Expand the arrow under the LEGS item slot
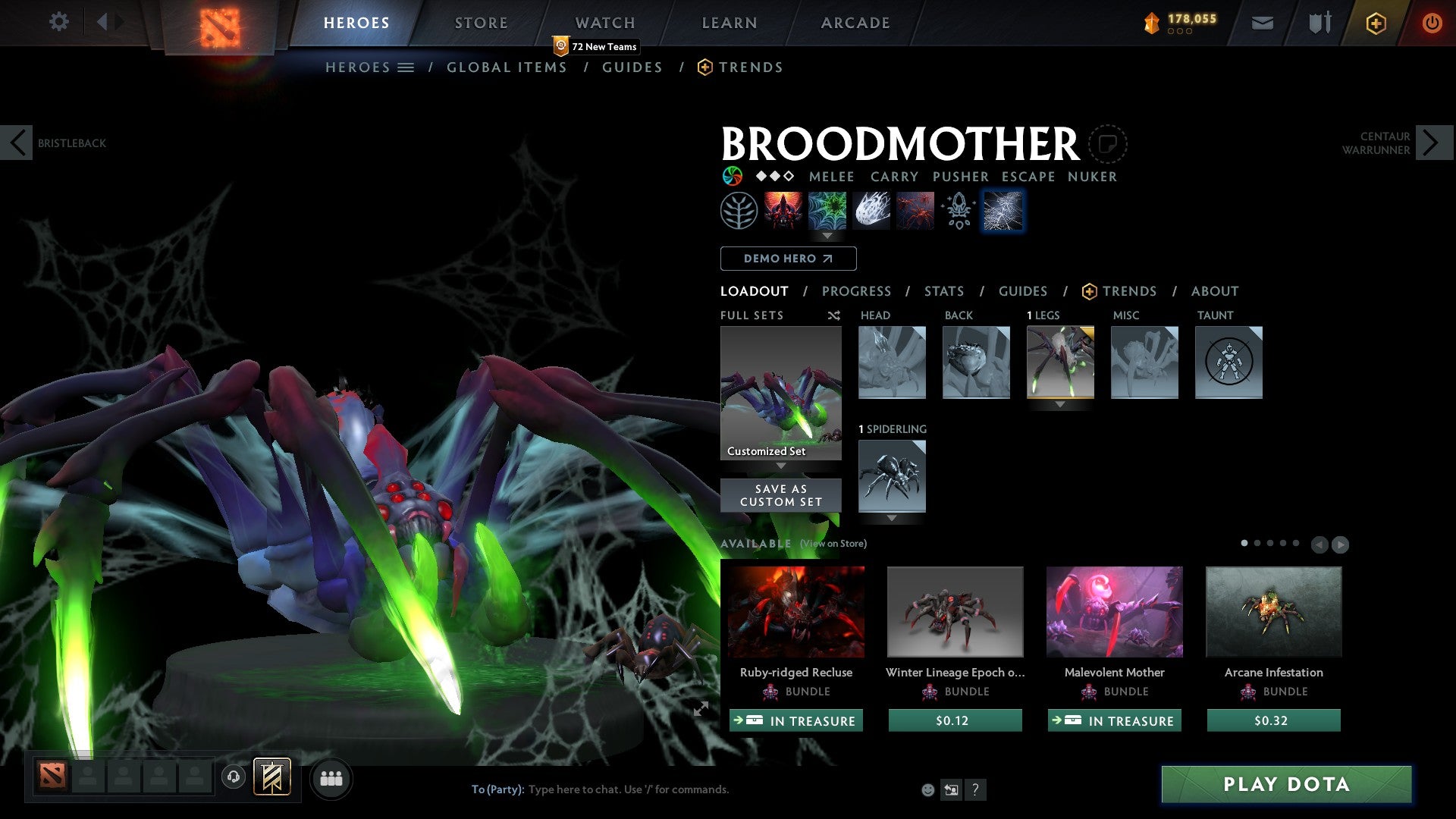The width and height of the screenshot is (1456, 819). point(1060,404)
